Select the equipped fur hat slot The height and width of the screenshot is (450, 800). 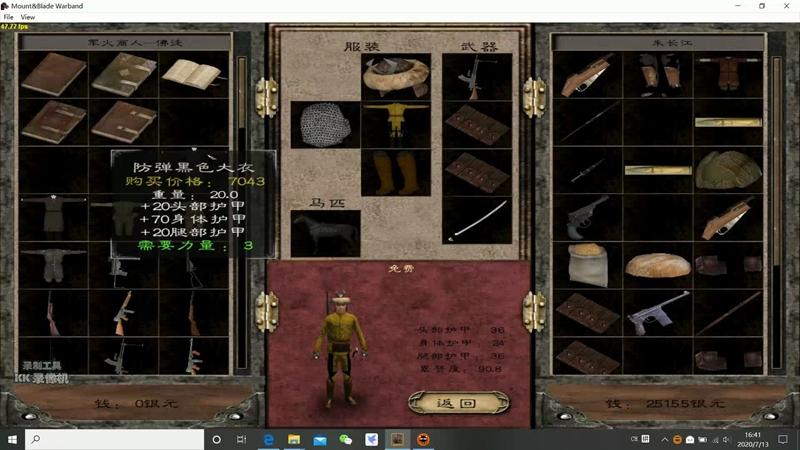point(395,75)
